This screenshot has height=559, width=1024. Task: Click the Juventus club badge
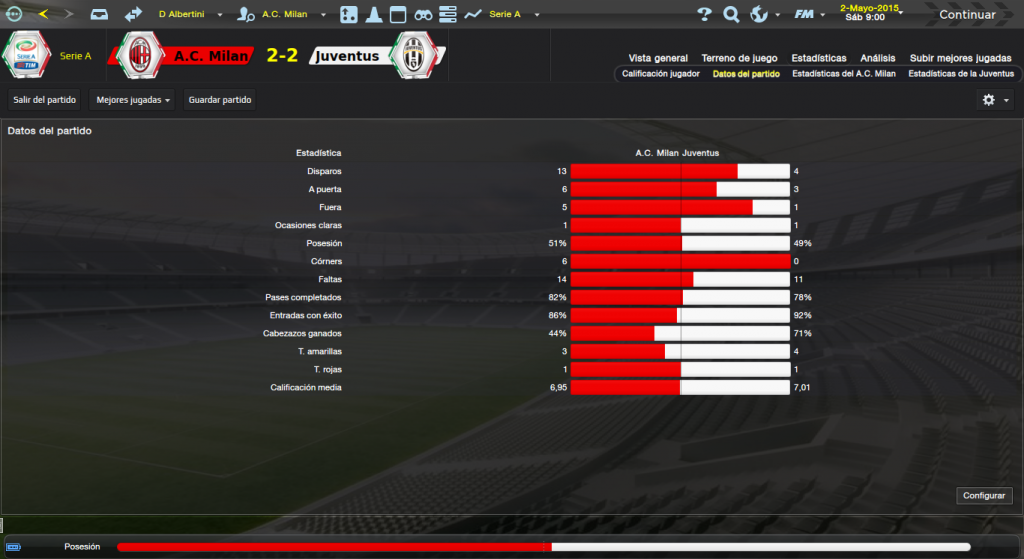click(x=412, y=56)
